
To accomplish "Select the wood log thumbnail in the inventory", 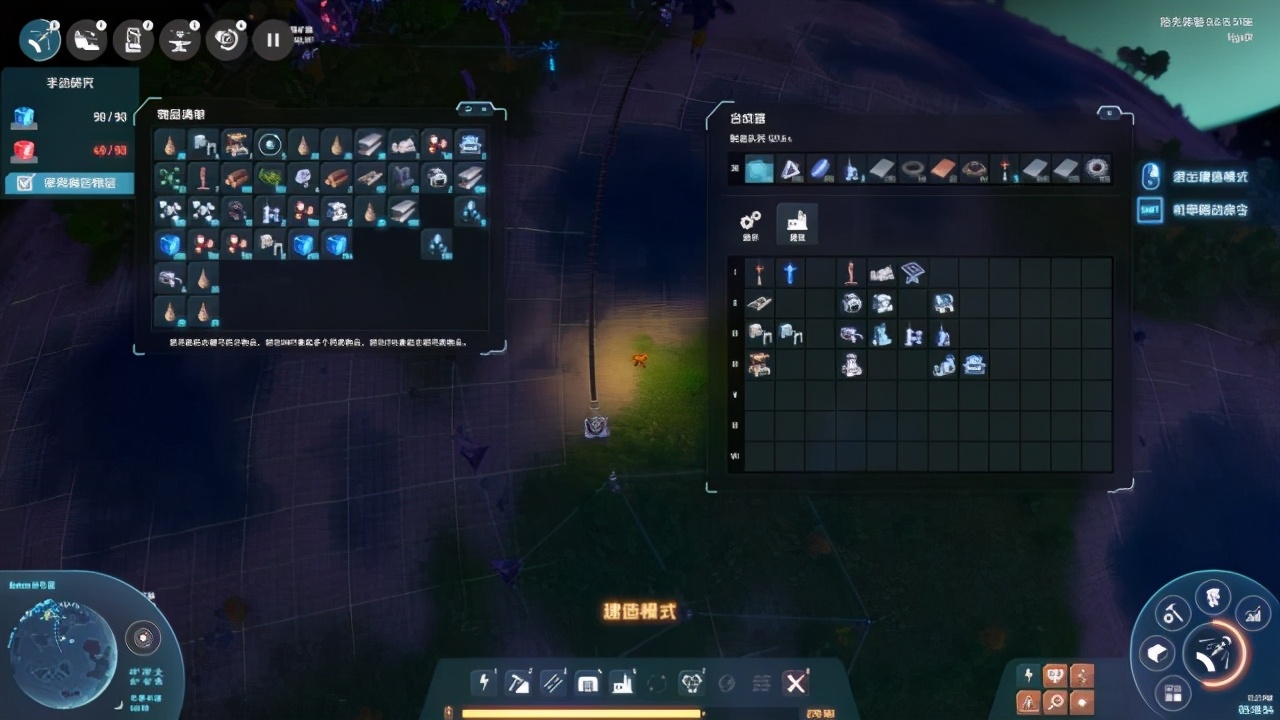I will click(238, 178).
